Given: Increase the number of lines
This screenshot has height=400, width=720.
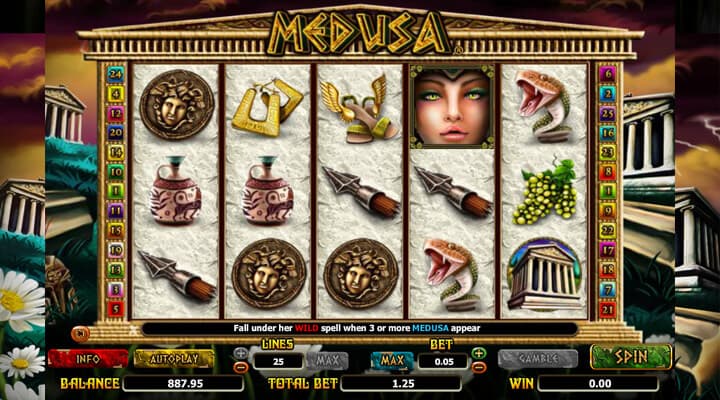Looking at the screenshot, I should coord(241,353).
